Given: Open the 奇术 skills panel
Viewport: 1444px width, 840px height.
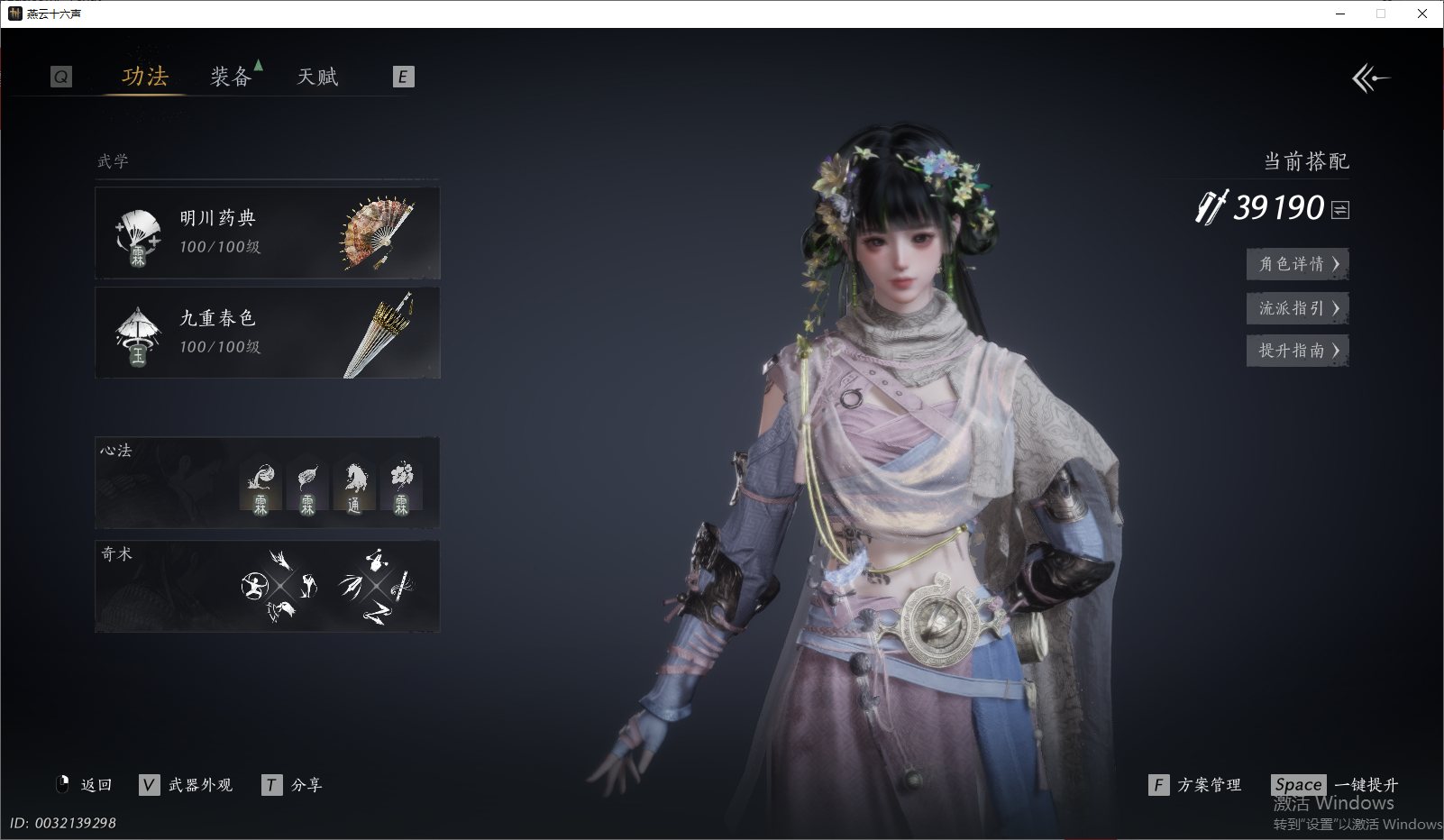Looking at the screenshot, I should (x=268, y=587).
